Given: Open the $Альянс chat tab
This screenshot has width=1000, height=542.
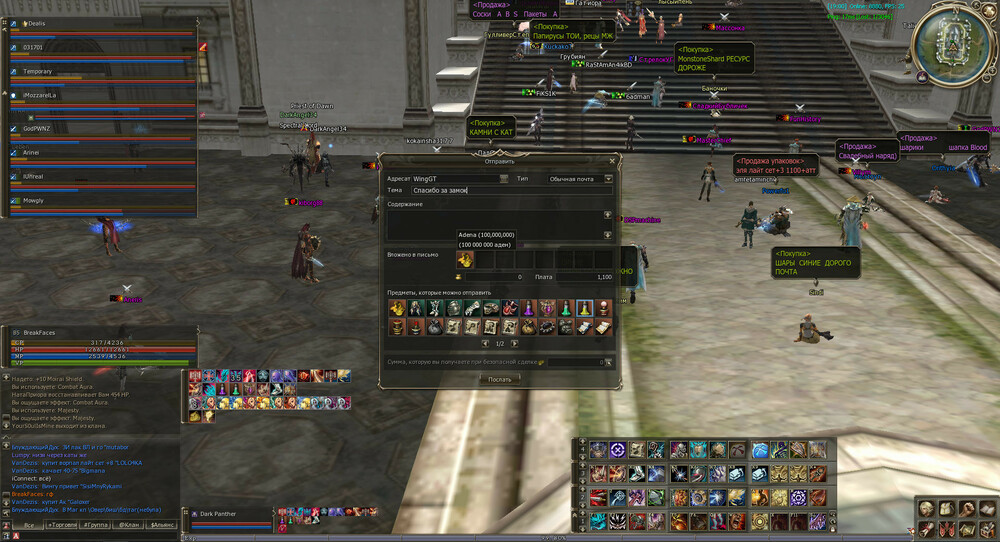Looking at the screenshot, I should tap(162, 524).
